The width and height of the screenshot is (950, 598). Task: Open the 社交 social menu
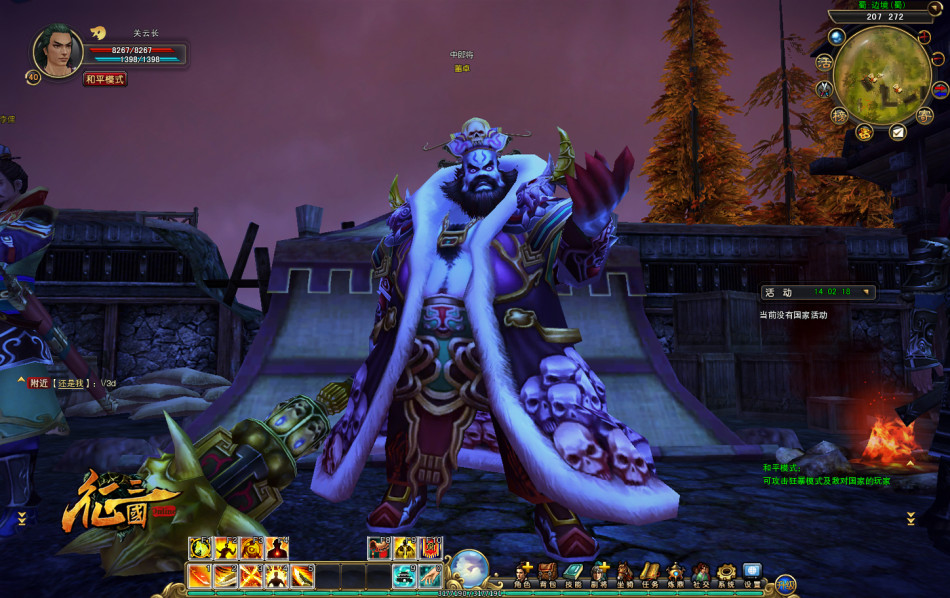[701, 573]
